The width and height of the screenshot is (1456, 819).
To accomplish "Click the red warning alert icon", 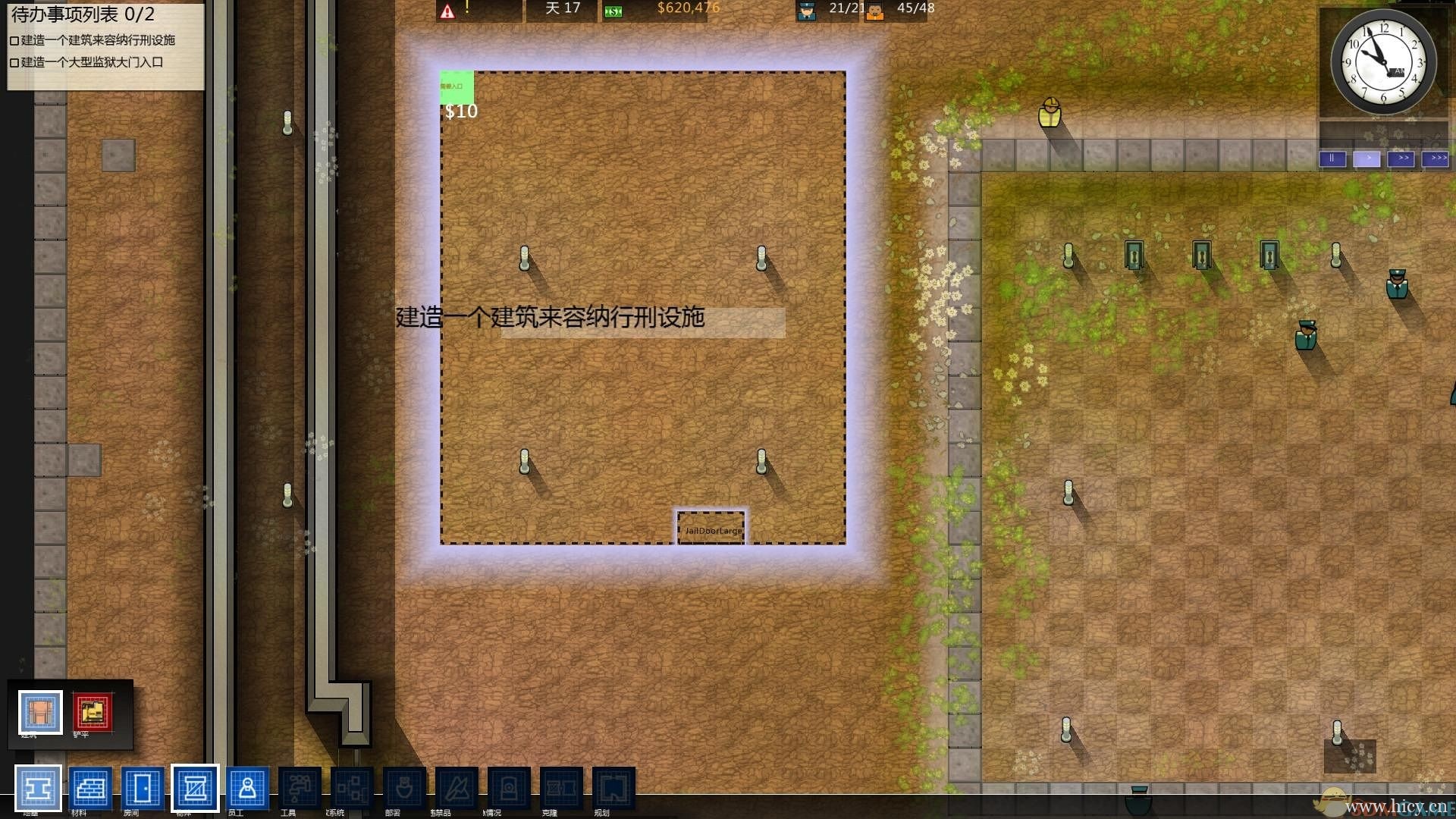I will click(447, 11).
